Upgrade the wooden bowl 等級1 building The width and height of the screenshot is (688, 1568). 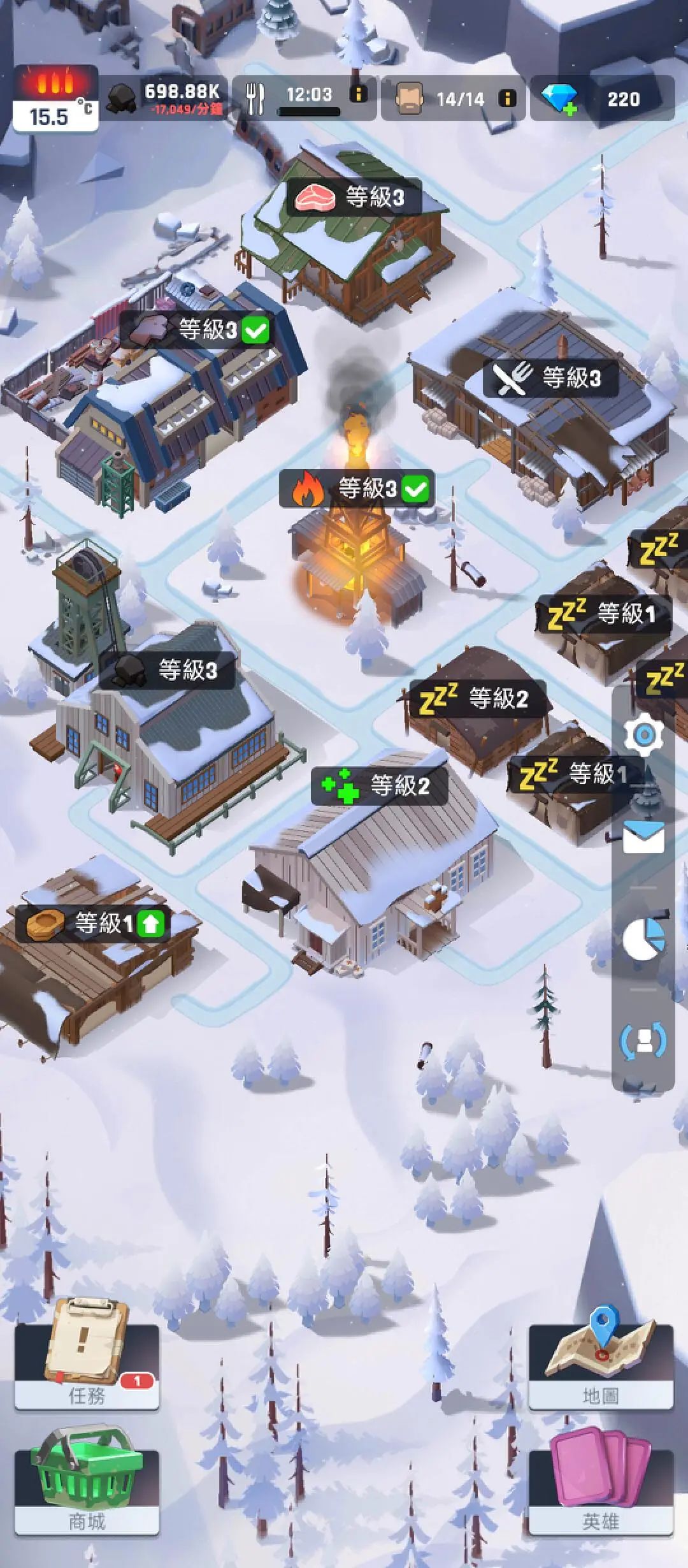pyautogui.click(x=150, y=924)
